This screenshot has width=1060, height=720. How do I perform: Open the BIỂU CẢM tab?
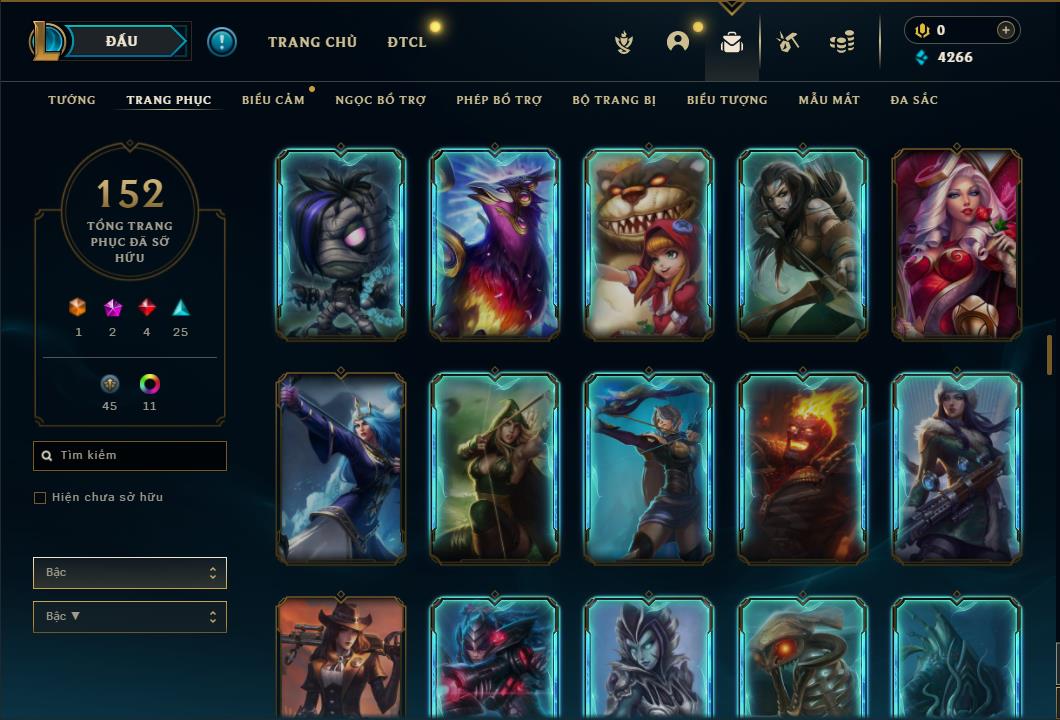273,100
